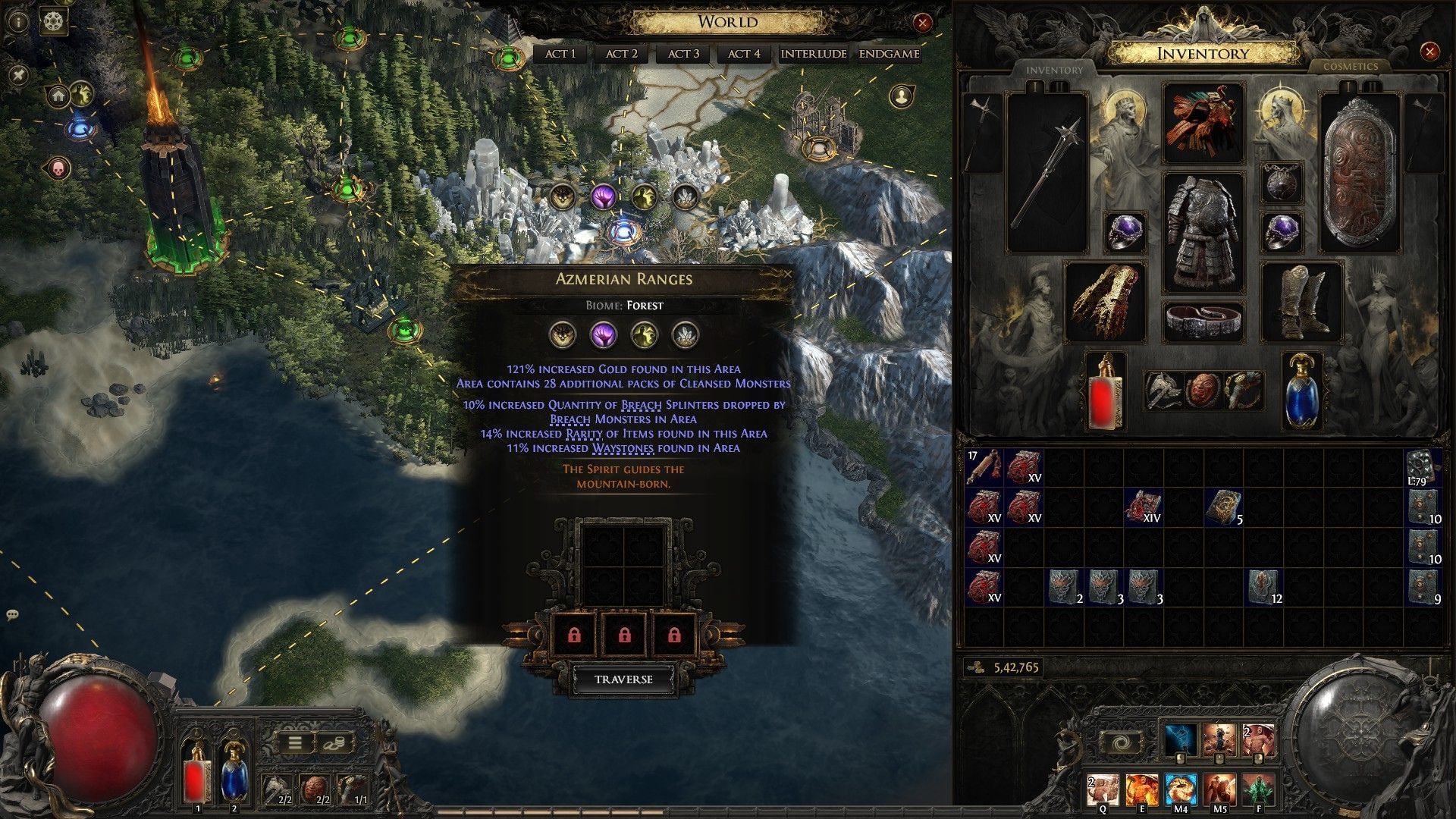Close the Azmerian Ranges tooltip panel
1456x819 pixels.
pyautogui.click(x=787, y=275)
